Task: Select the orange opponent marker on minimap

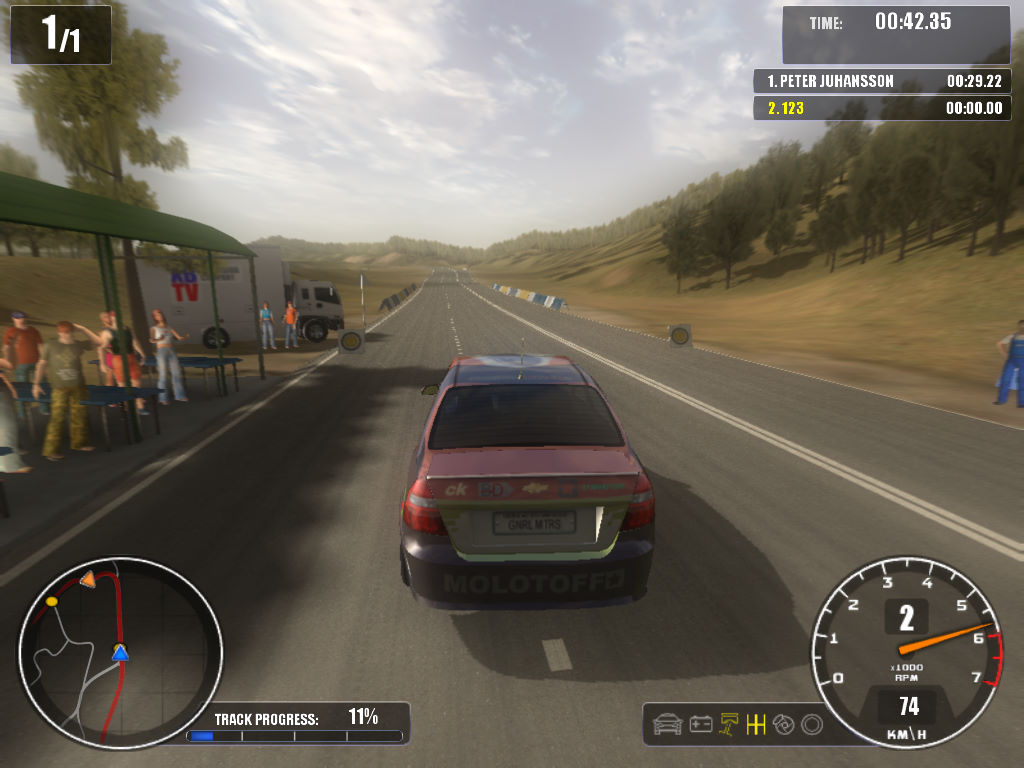Action: click(x=88, y=579)
